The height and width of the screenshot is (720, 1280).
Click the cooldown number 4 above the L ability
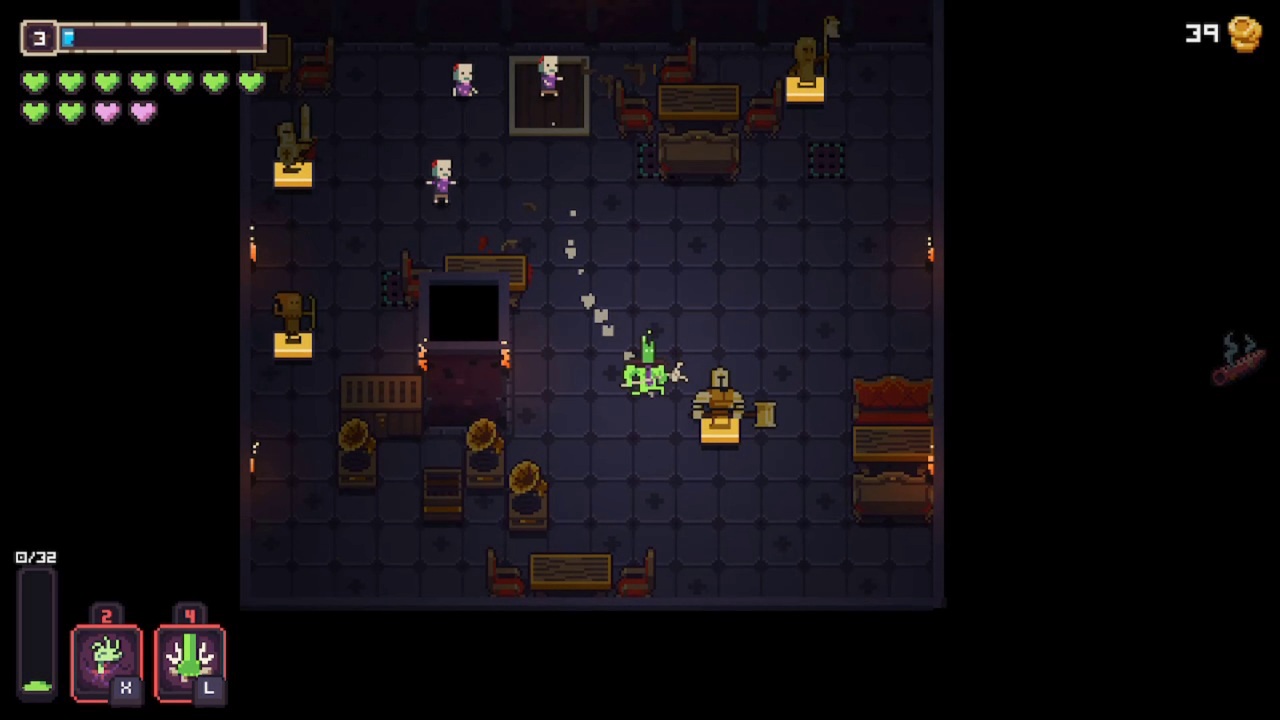189,616
